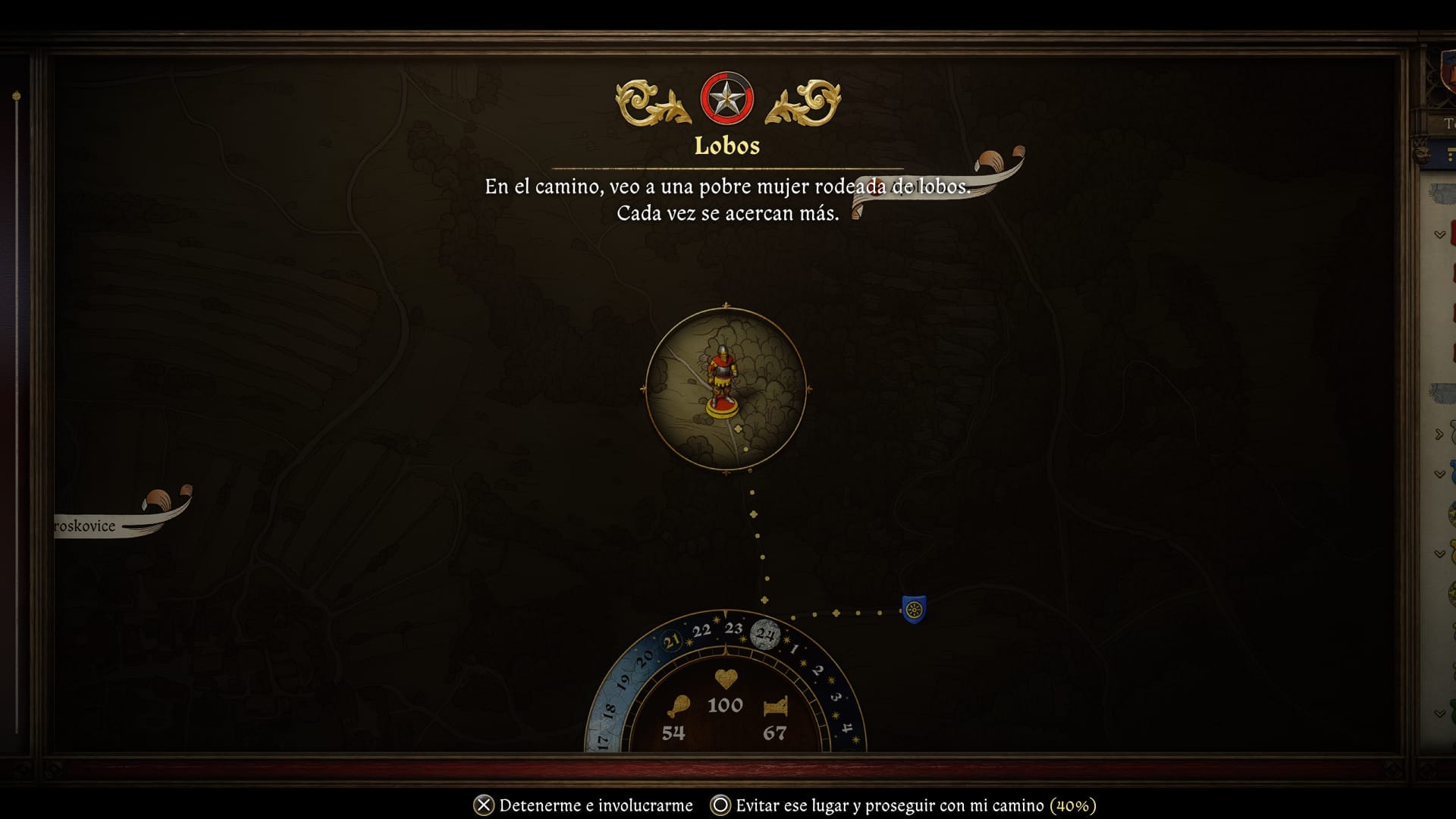The height and width of the screenshot is (819, 1456).
Task: Click the event circle showing the wolf encounter scene
Action: coord(726,387)
